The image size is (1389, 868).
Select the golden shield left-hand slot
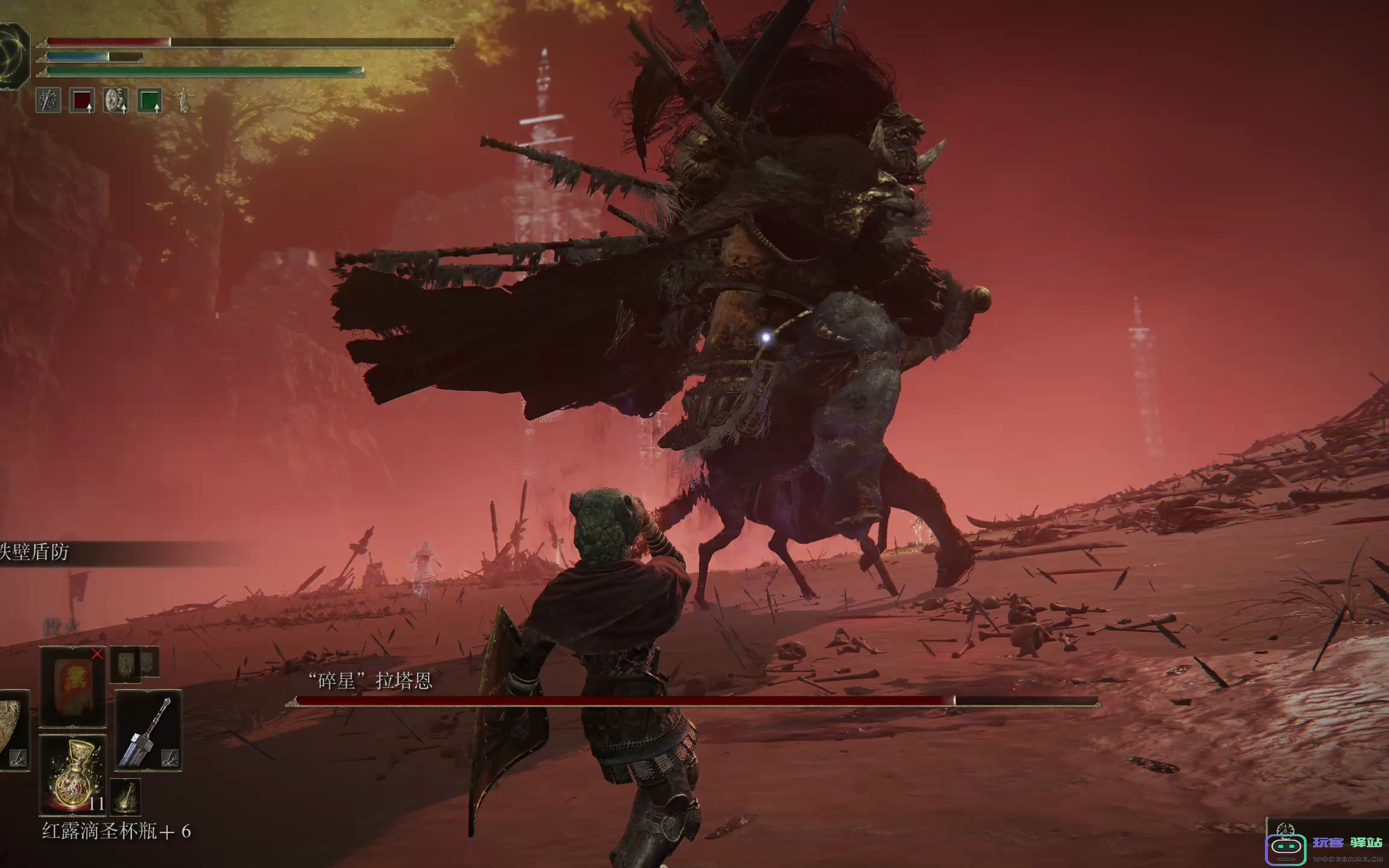click(12, 731)
